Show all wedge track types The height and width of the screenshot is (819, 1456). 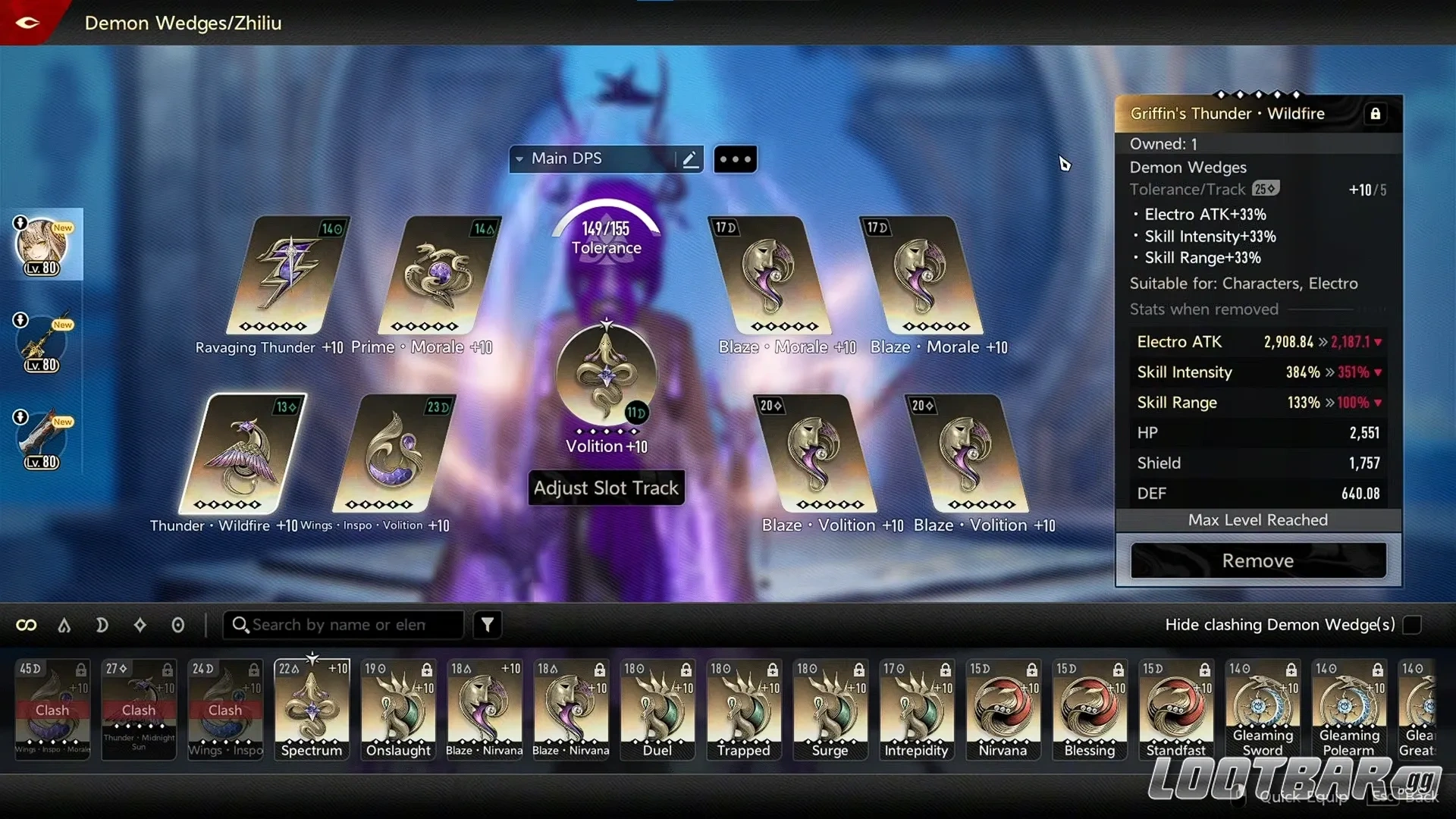27,625
